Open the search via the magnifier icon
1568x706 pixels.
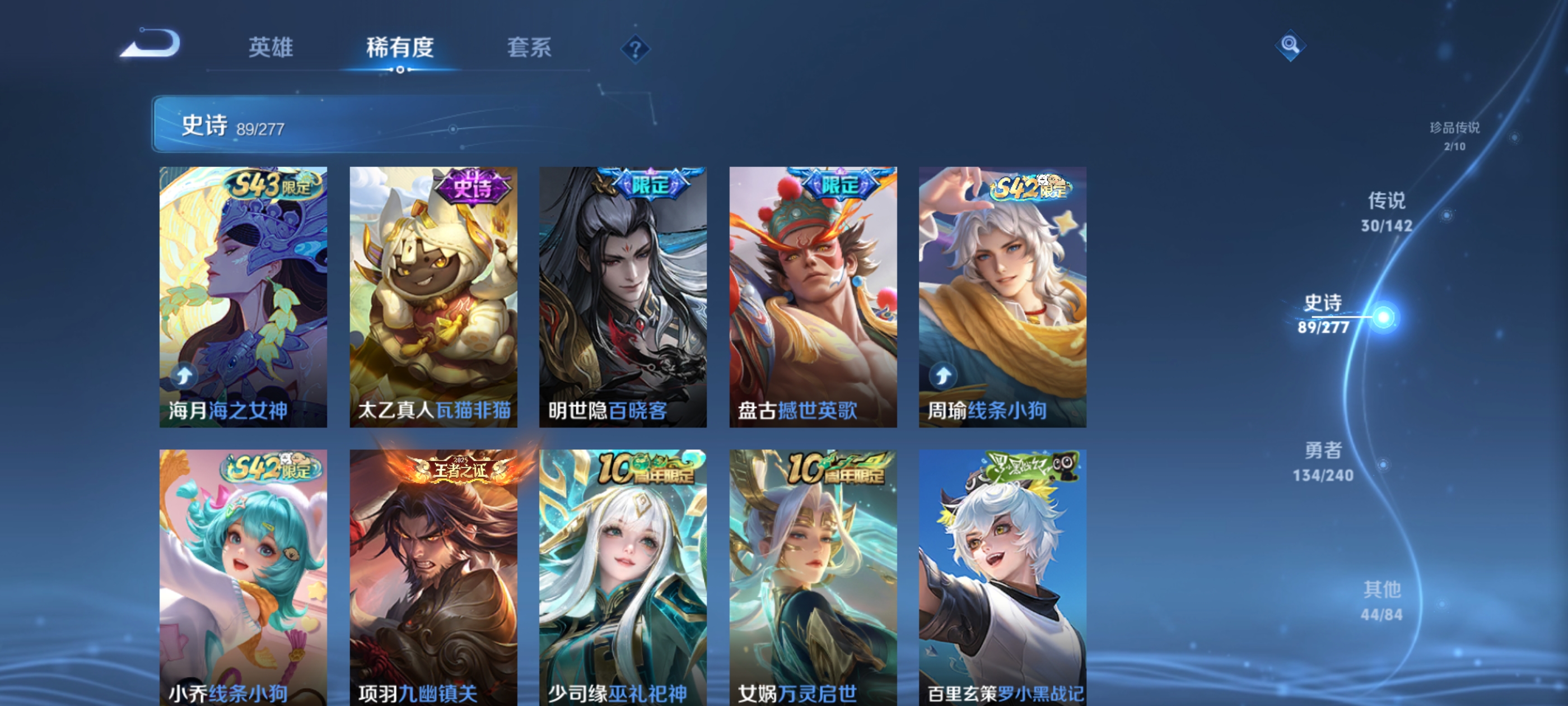pos(1290,45)
